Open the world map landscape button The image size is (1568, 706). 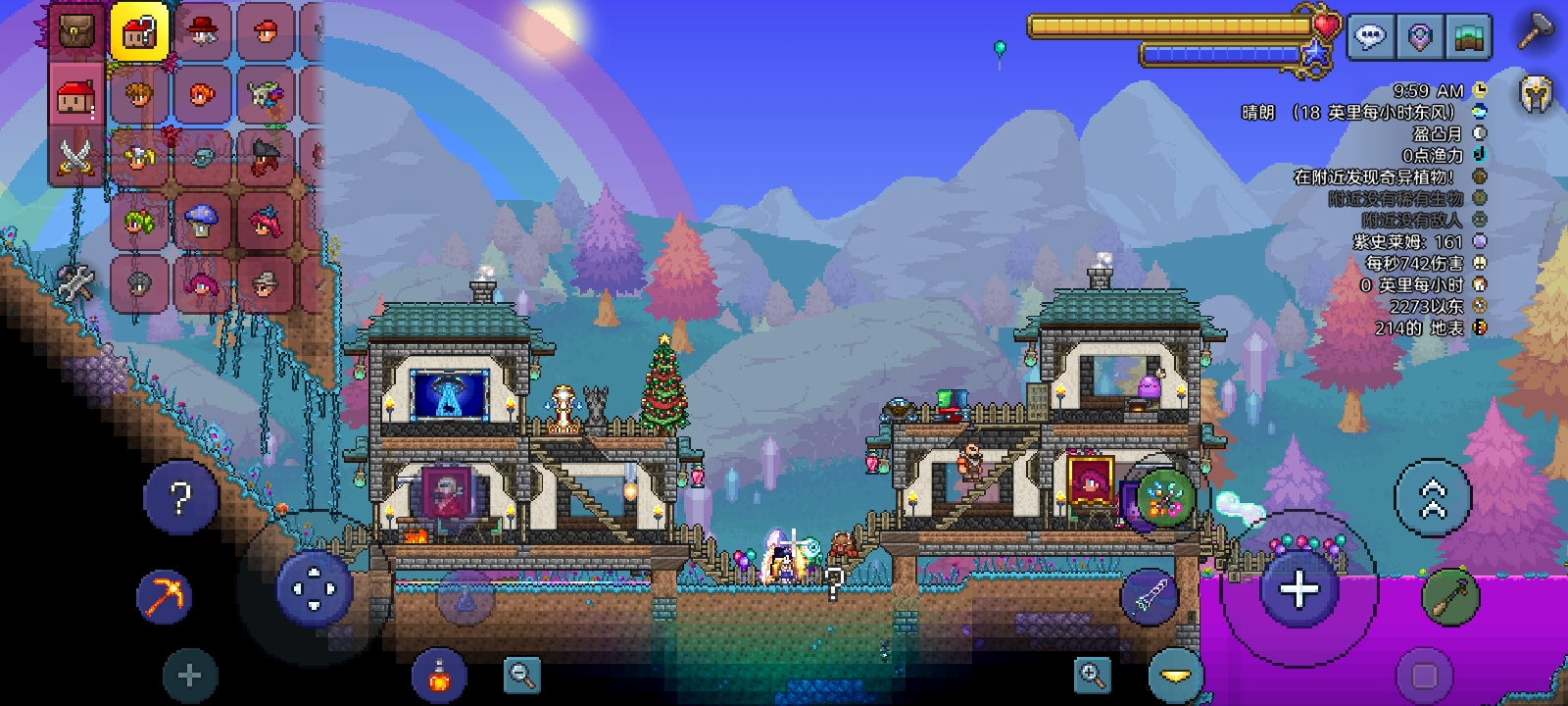coord(1468,37)
